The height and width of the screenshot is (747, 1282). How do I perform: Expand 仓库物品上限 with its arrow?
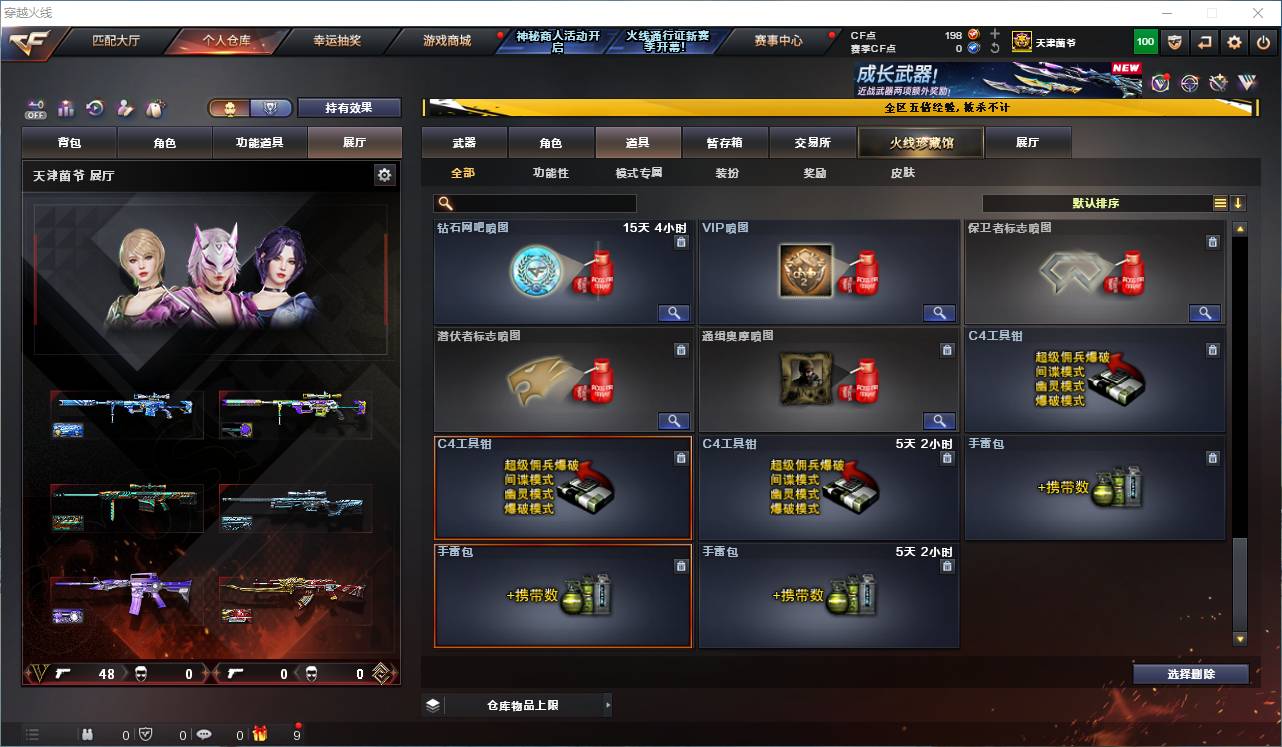(608, 705)
